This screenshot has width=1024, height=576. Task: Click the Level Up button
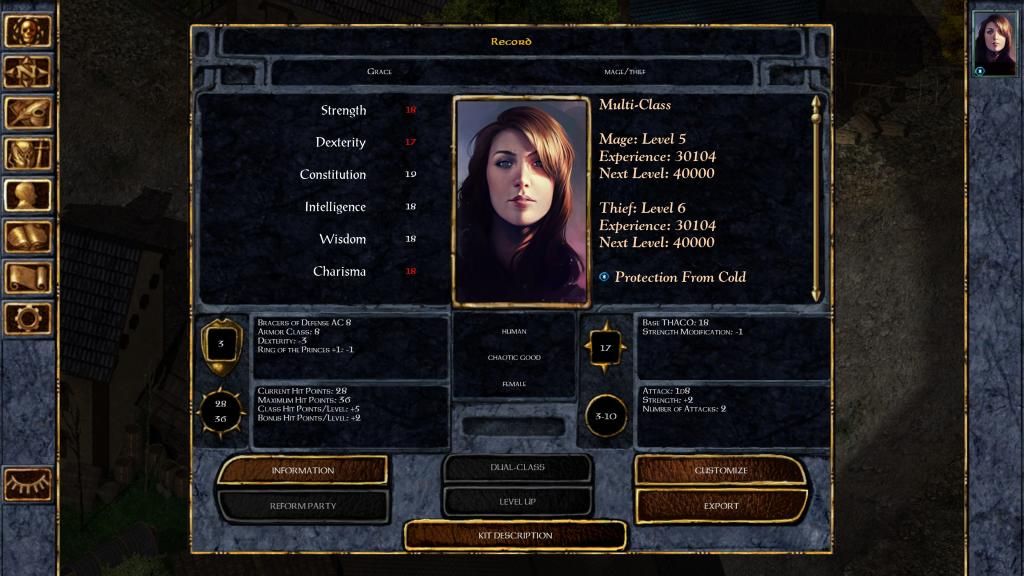[x=515, y=500]
